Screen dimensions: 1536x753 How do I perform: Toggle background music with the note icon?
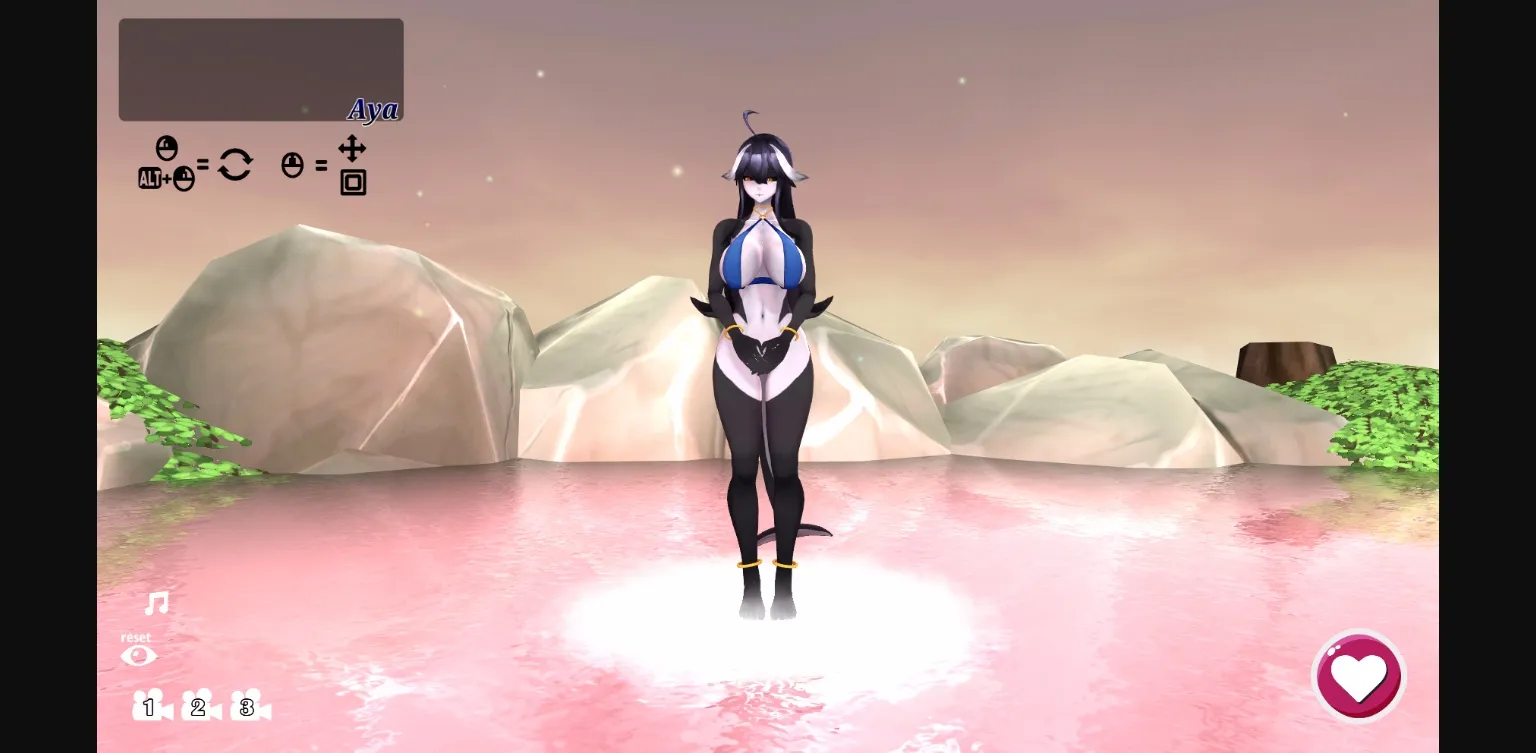pyautogui.click(x=155, y=604)
